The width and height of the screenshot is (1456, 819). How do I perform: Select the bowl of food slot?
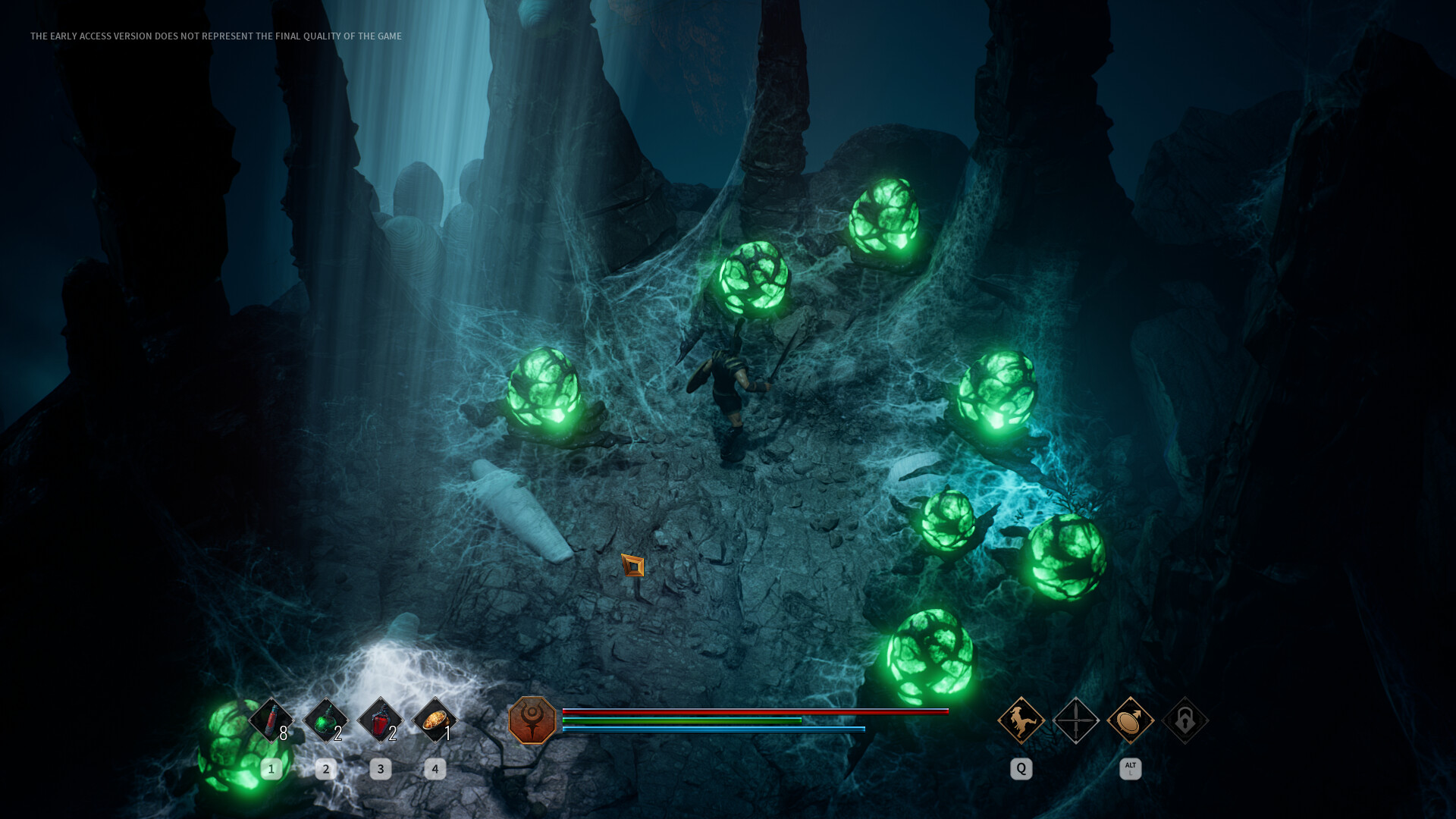pos(435,720)
